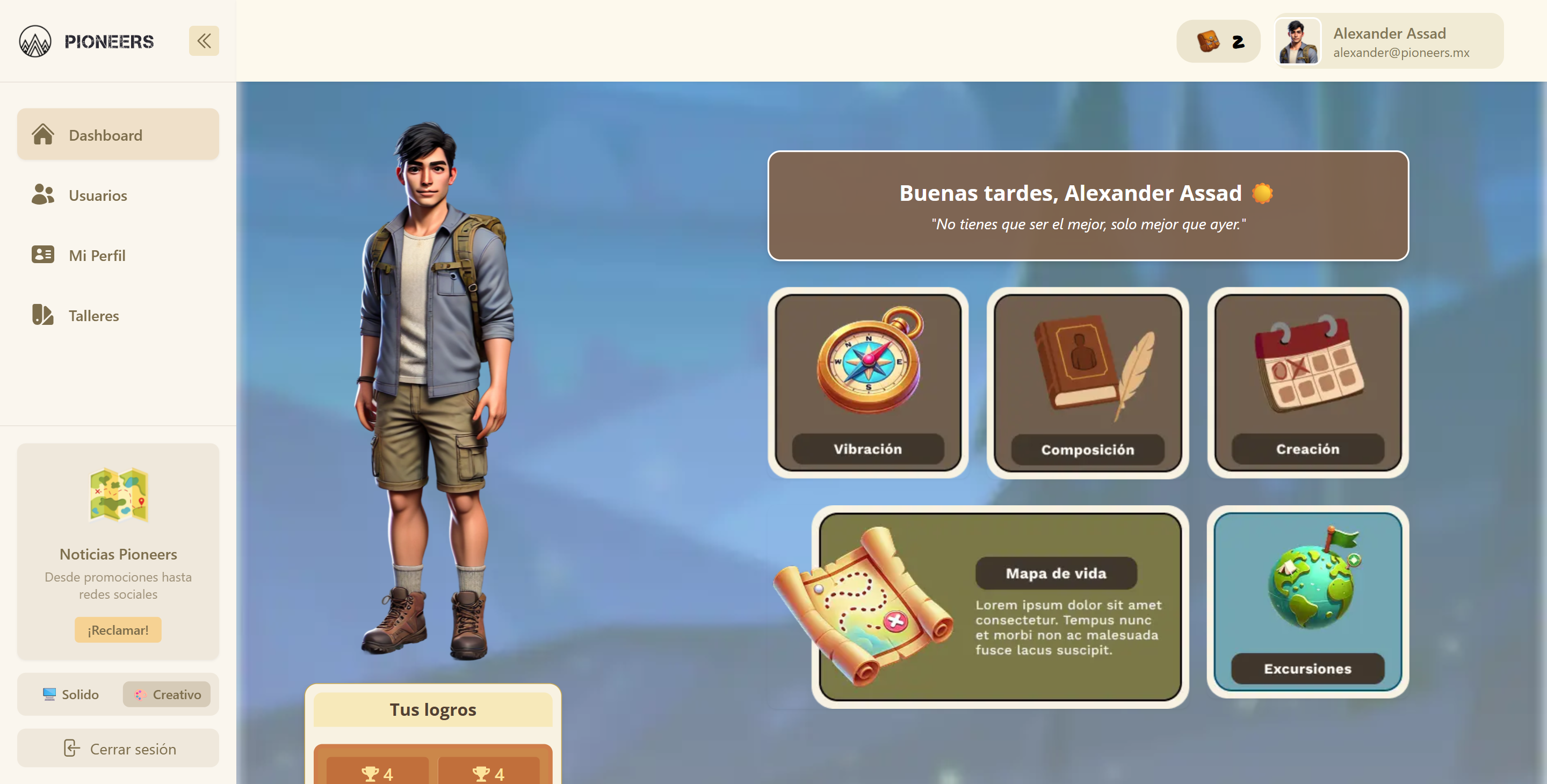This screenshot has height=784, width=1547.
Task: Click the left trophy badge showing 4
Action: tap(378, 773)
